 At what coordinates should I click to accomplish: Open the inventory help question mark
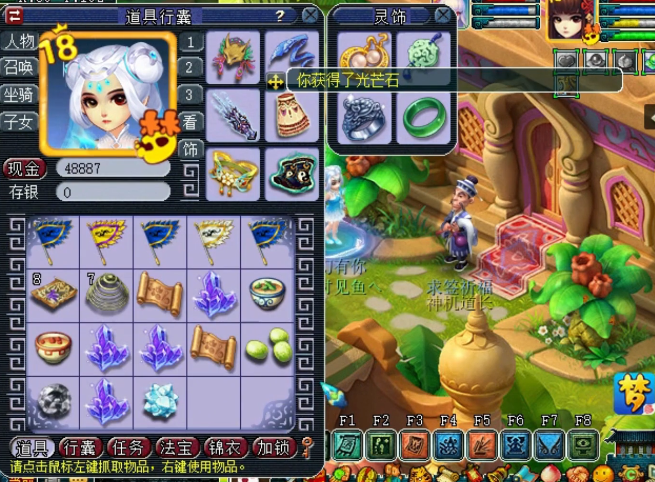tap(279, 15)
